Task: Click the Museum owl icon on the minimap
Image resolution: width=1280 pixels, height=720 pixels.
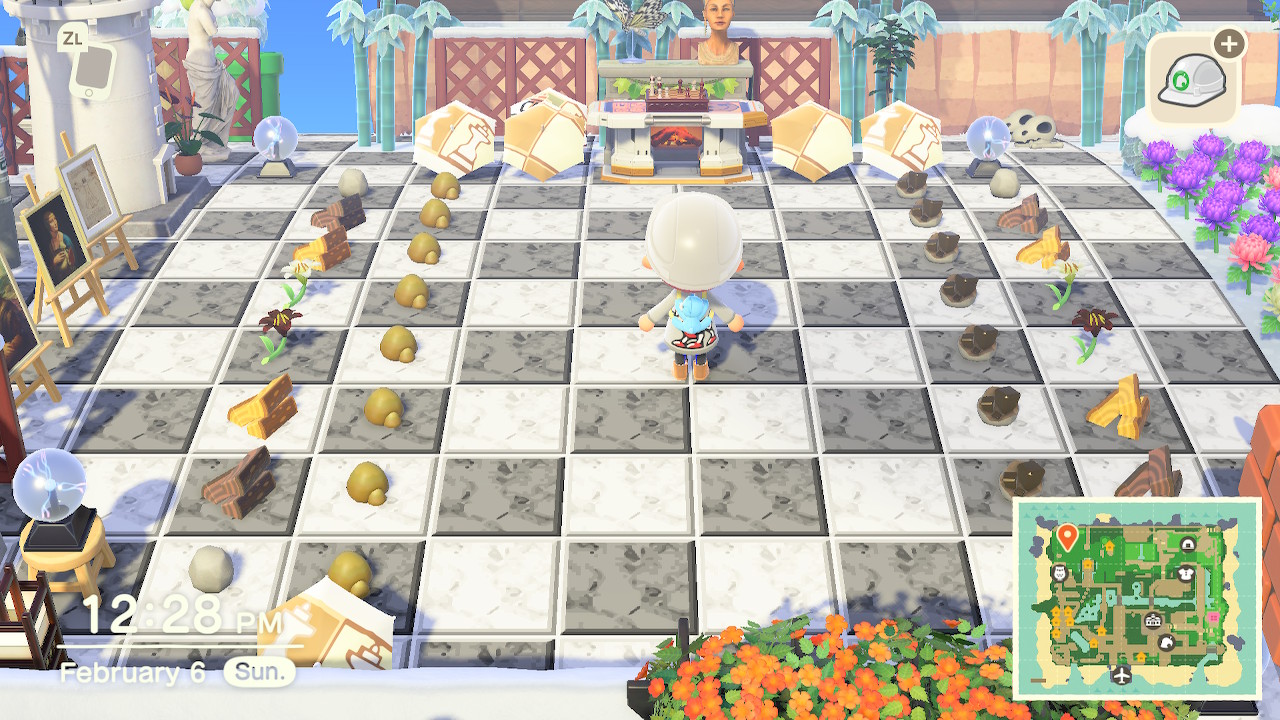Action: [1059, 573]
